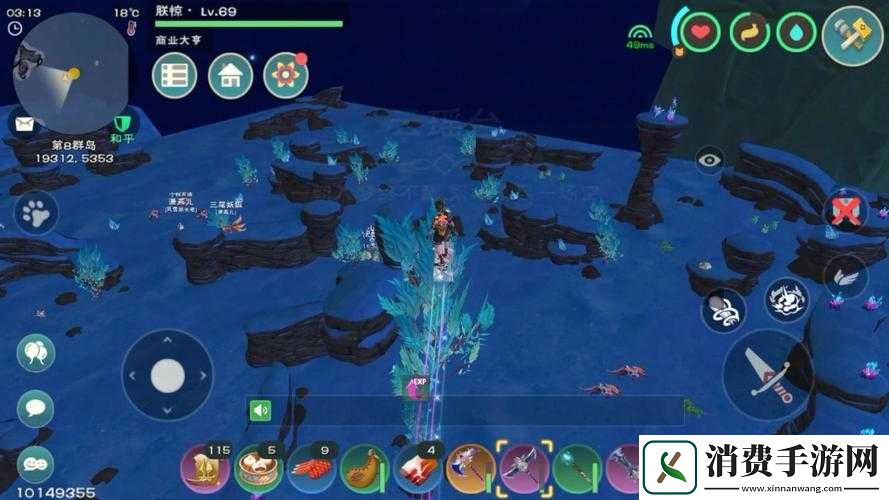This screenshot has width=889, height=500.
Task: Select the highlighted pickaxe slot
Action: [524, 467]
